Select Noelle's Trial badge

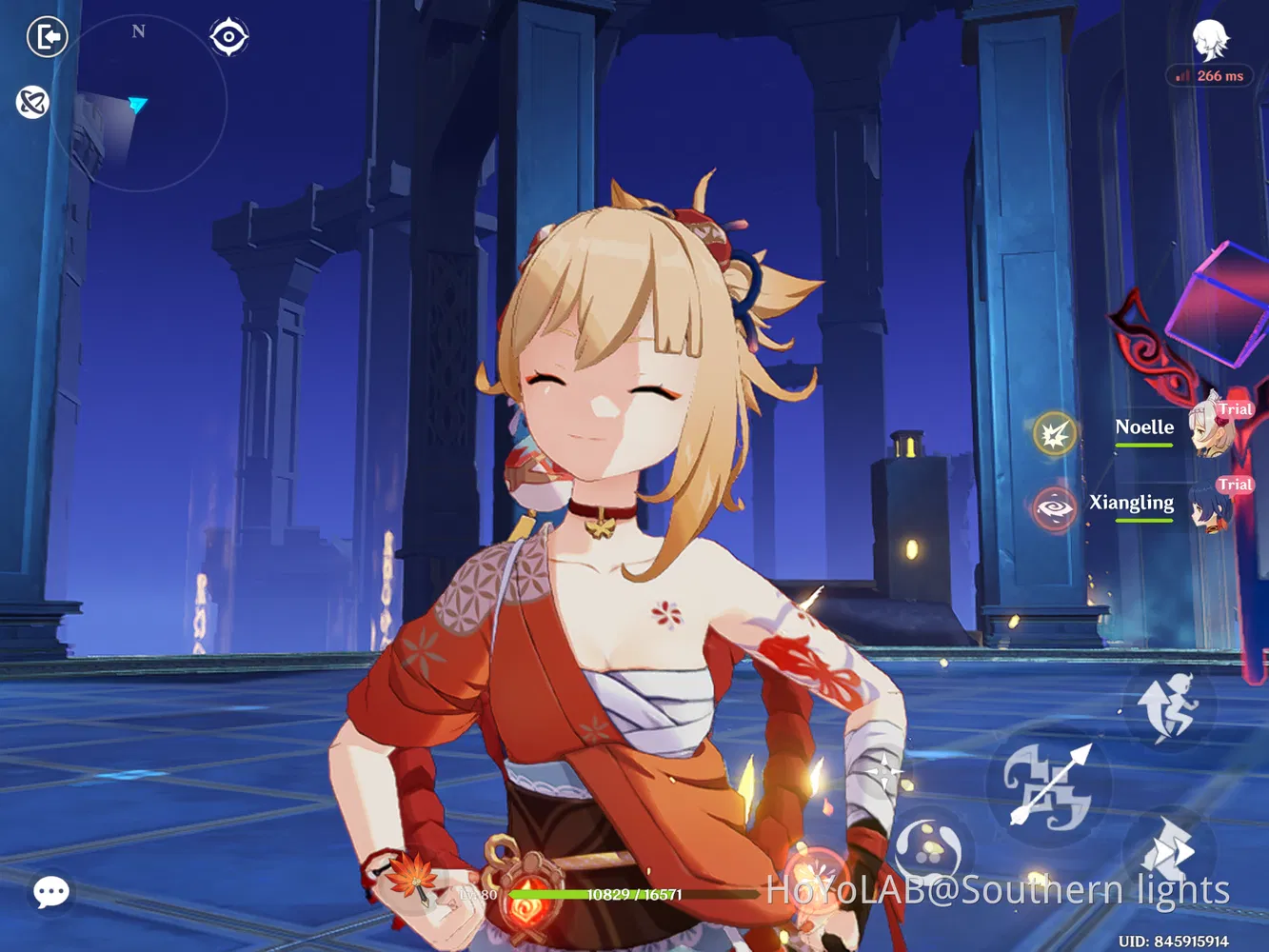[x=1235, y=408]
